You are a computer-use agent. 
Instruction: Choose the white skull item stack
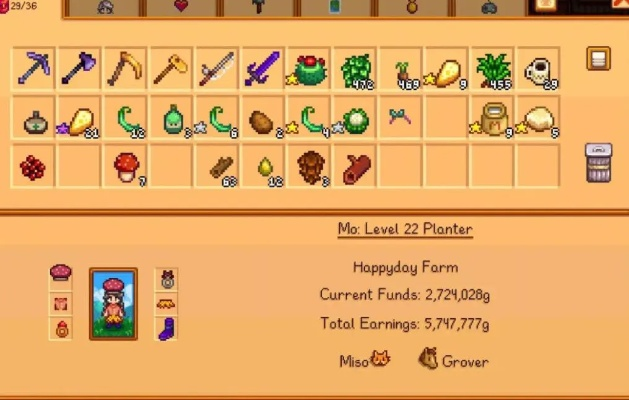pyautogui.click(x=539, y=69)
